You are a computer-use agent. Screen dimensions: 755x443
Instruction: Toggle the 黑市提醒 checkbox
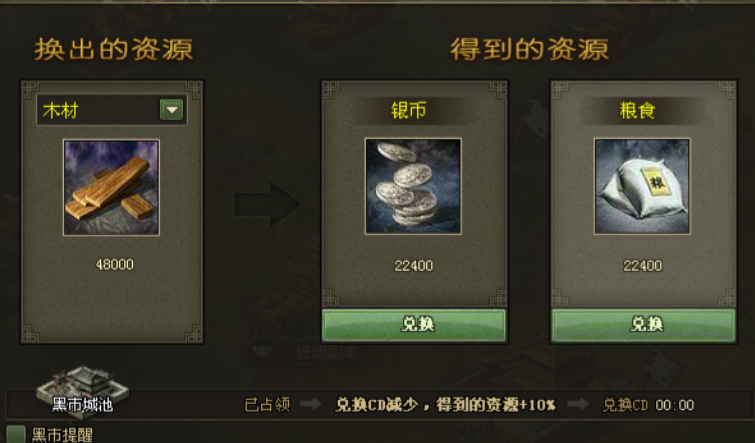(x=15, y=435)
